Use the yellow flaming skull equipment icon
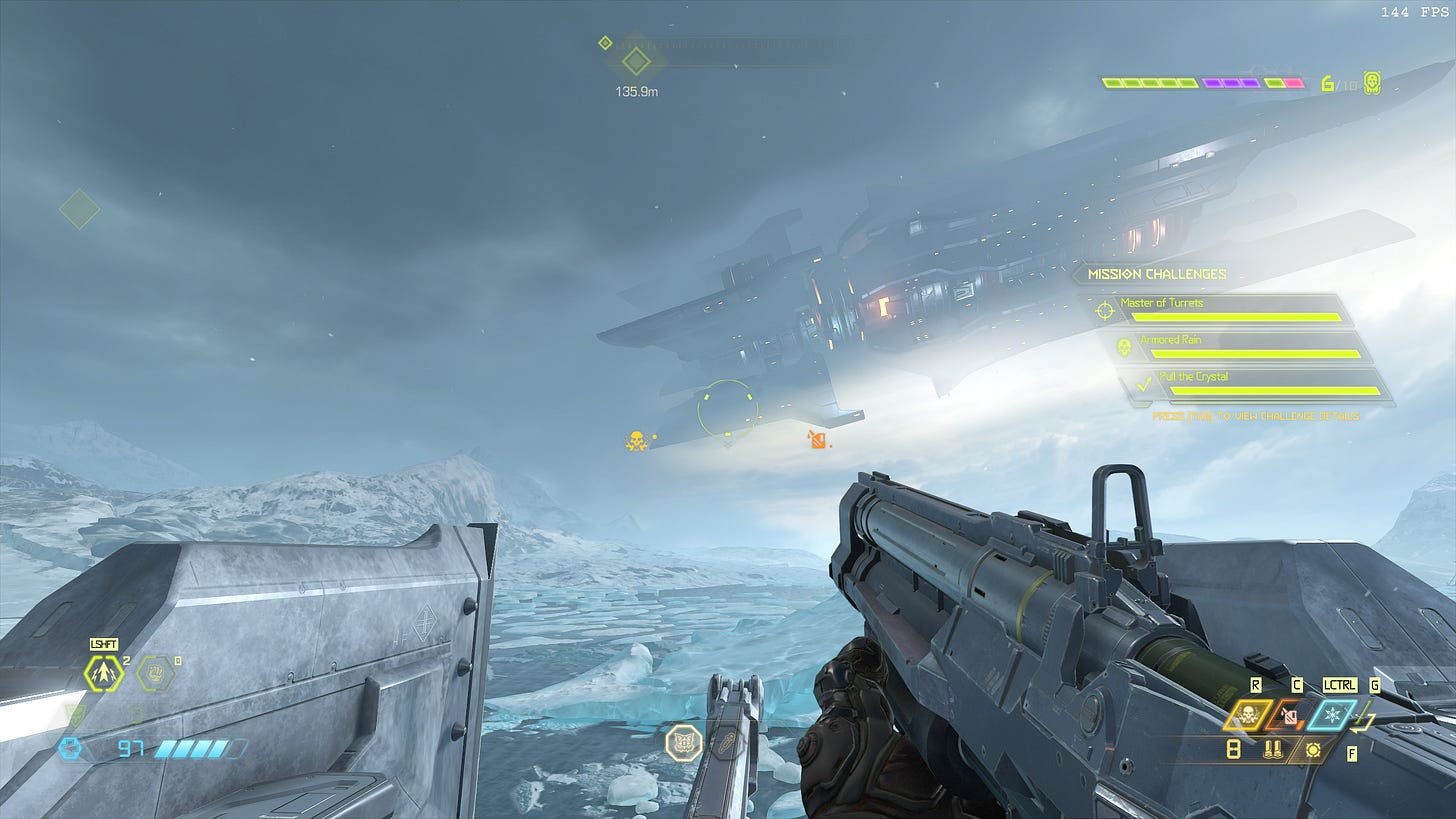This screenshot has width=1456, height=819. [1249, 716]
